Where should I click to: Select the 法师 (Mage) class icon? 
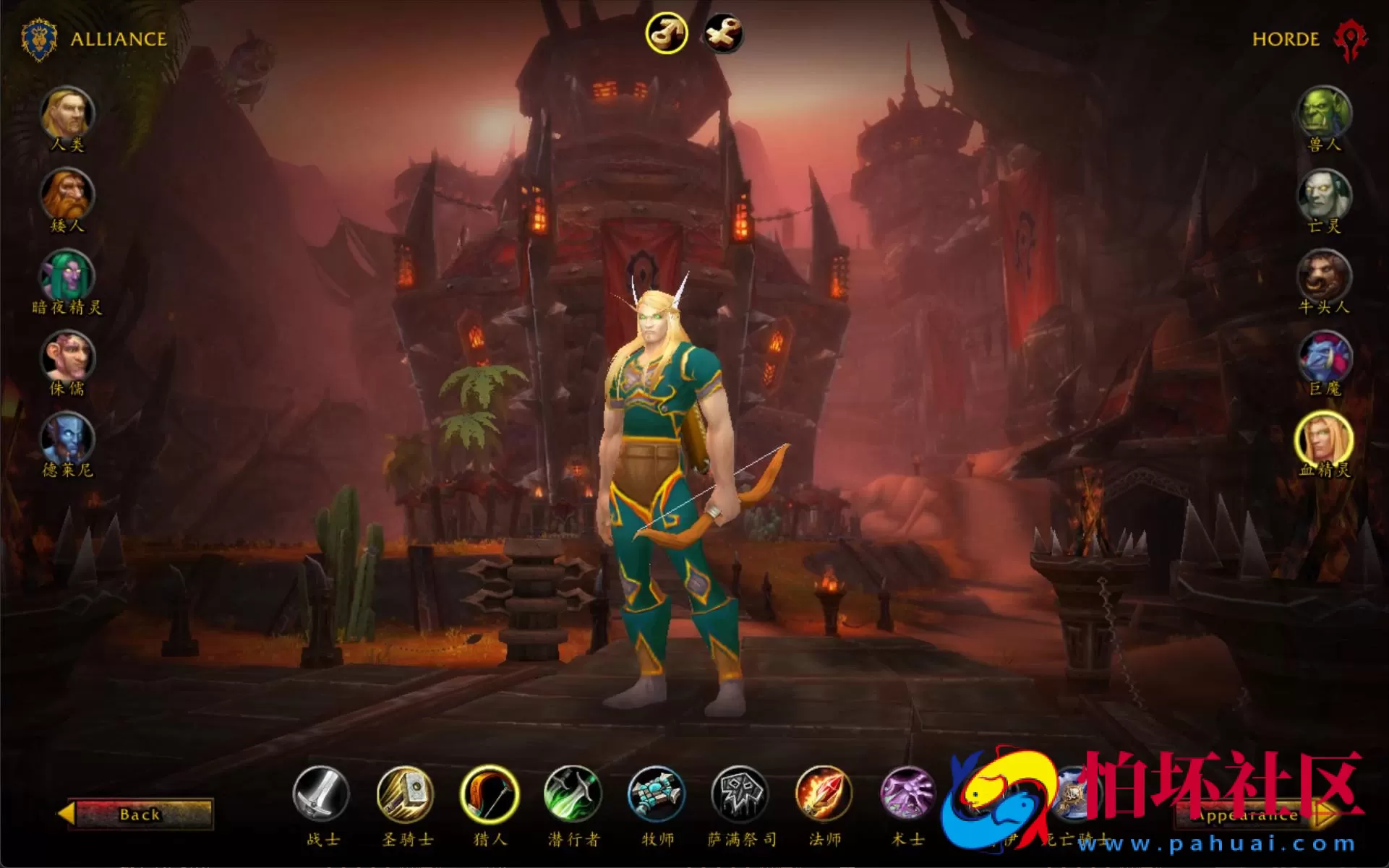(824, 798)
